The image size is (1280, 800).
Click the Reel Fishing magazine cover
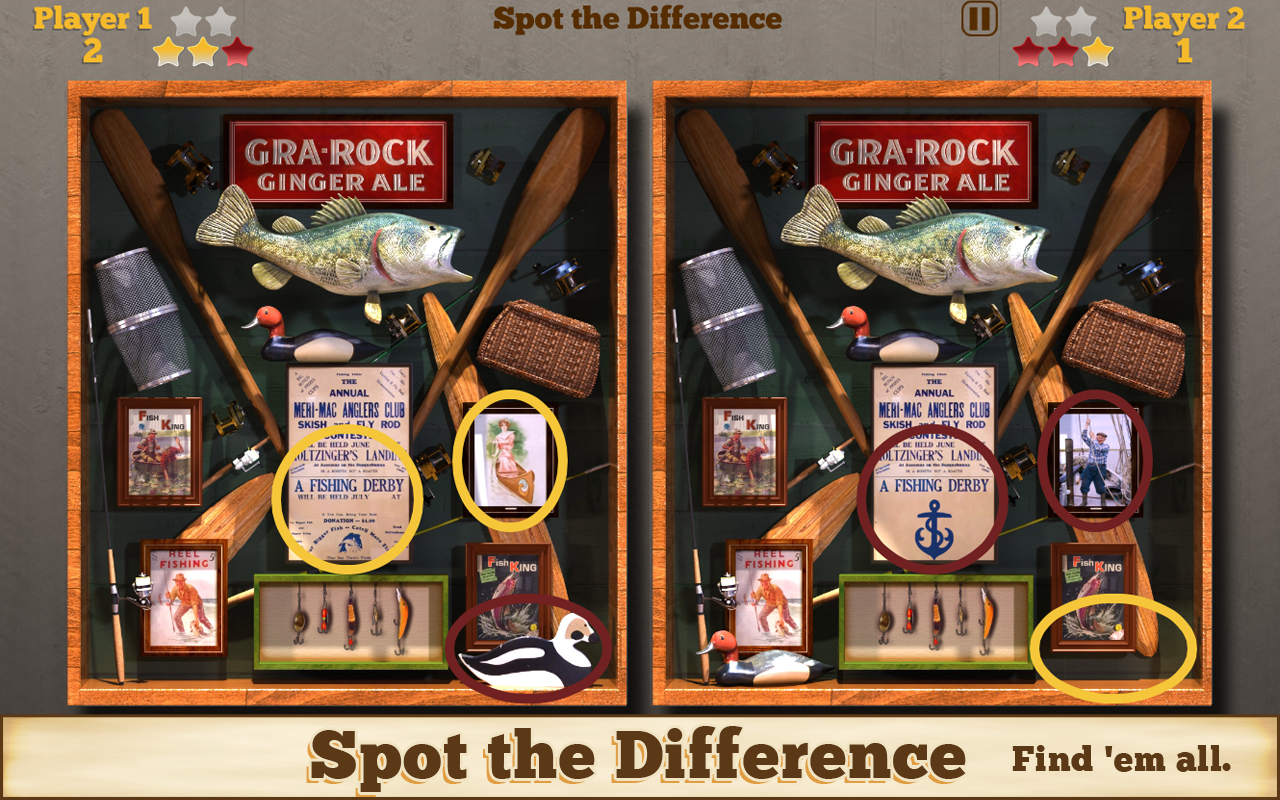[185, 595]
